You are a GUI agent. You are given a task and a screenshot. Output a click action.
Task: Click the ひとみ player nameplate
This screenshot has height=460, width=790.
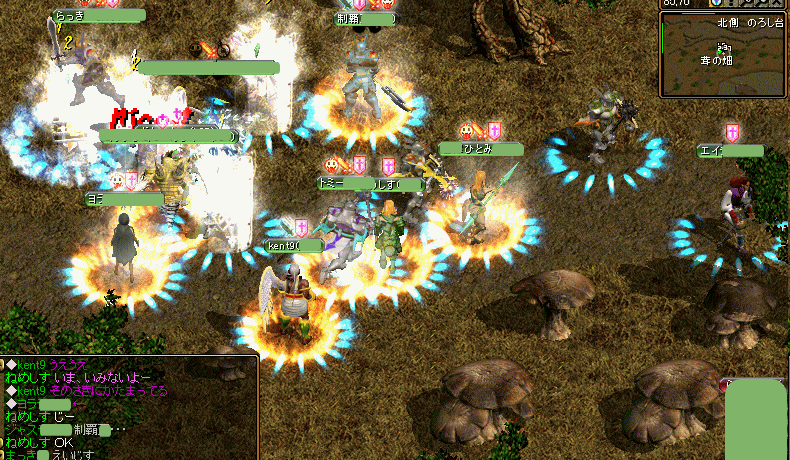481,149
